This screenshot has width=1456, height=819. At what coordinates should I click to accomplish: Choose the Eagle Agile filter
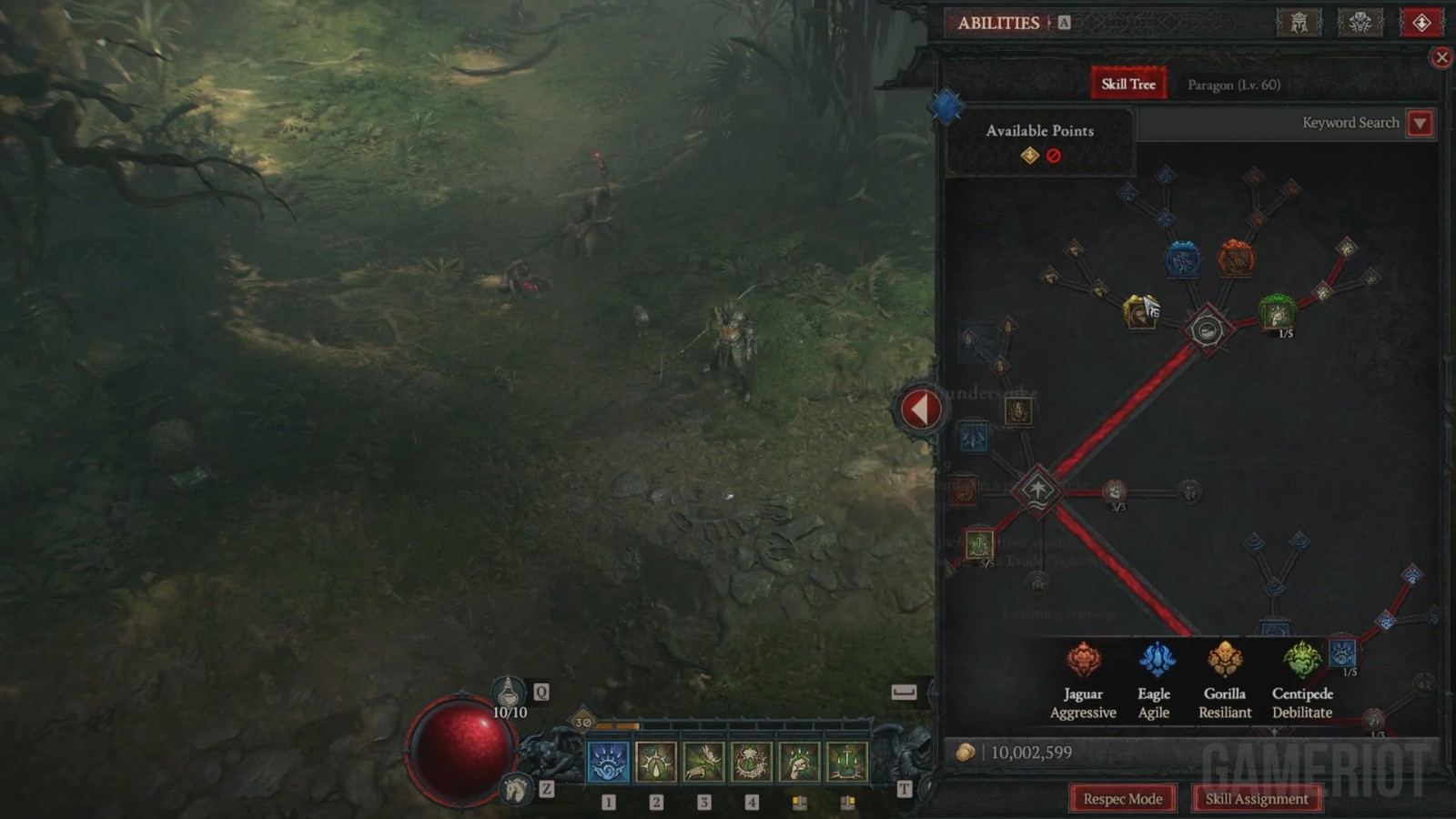(x=1154, y=681)
